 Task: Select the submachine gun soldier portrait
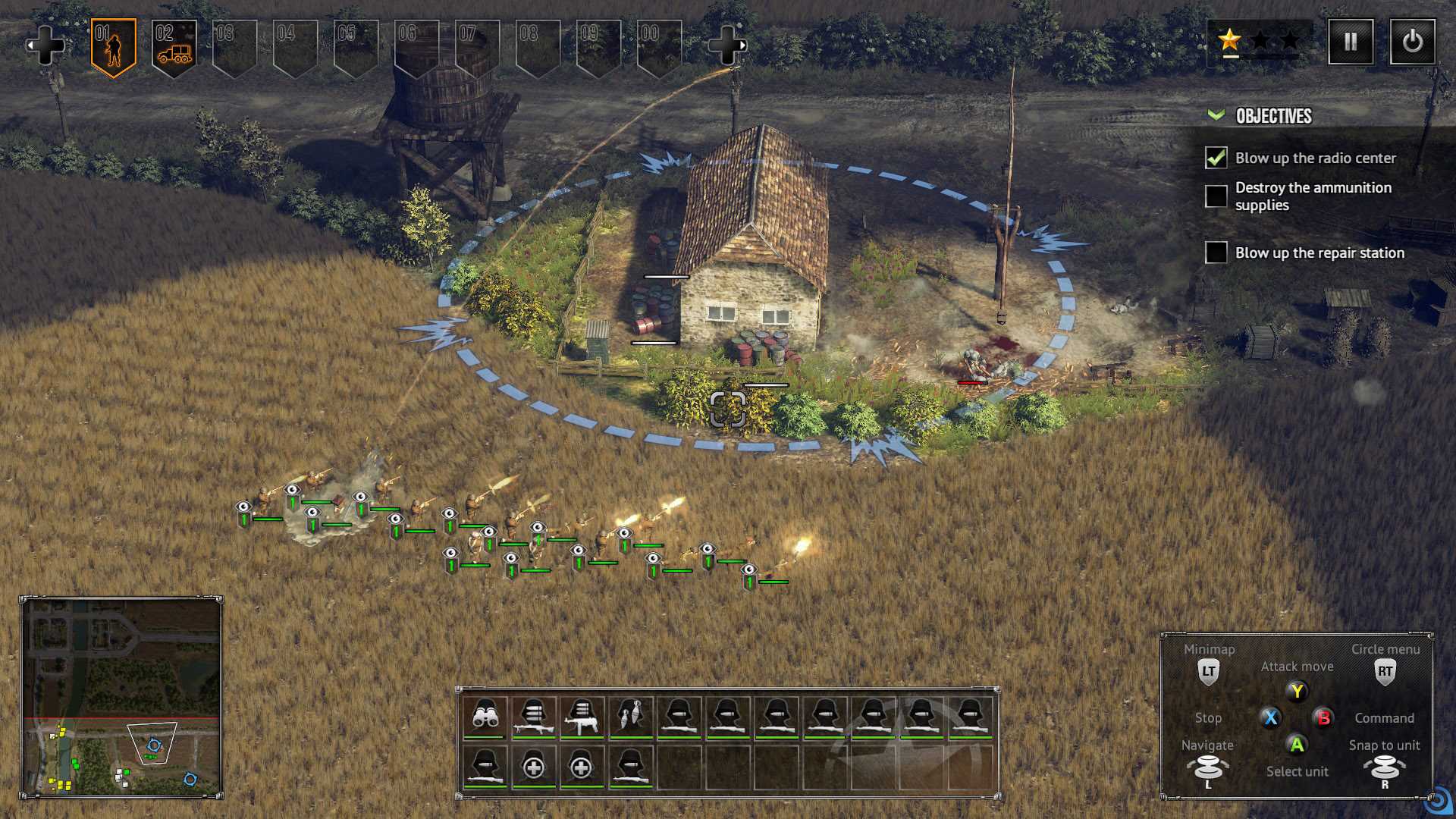[584, 717]
